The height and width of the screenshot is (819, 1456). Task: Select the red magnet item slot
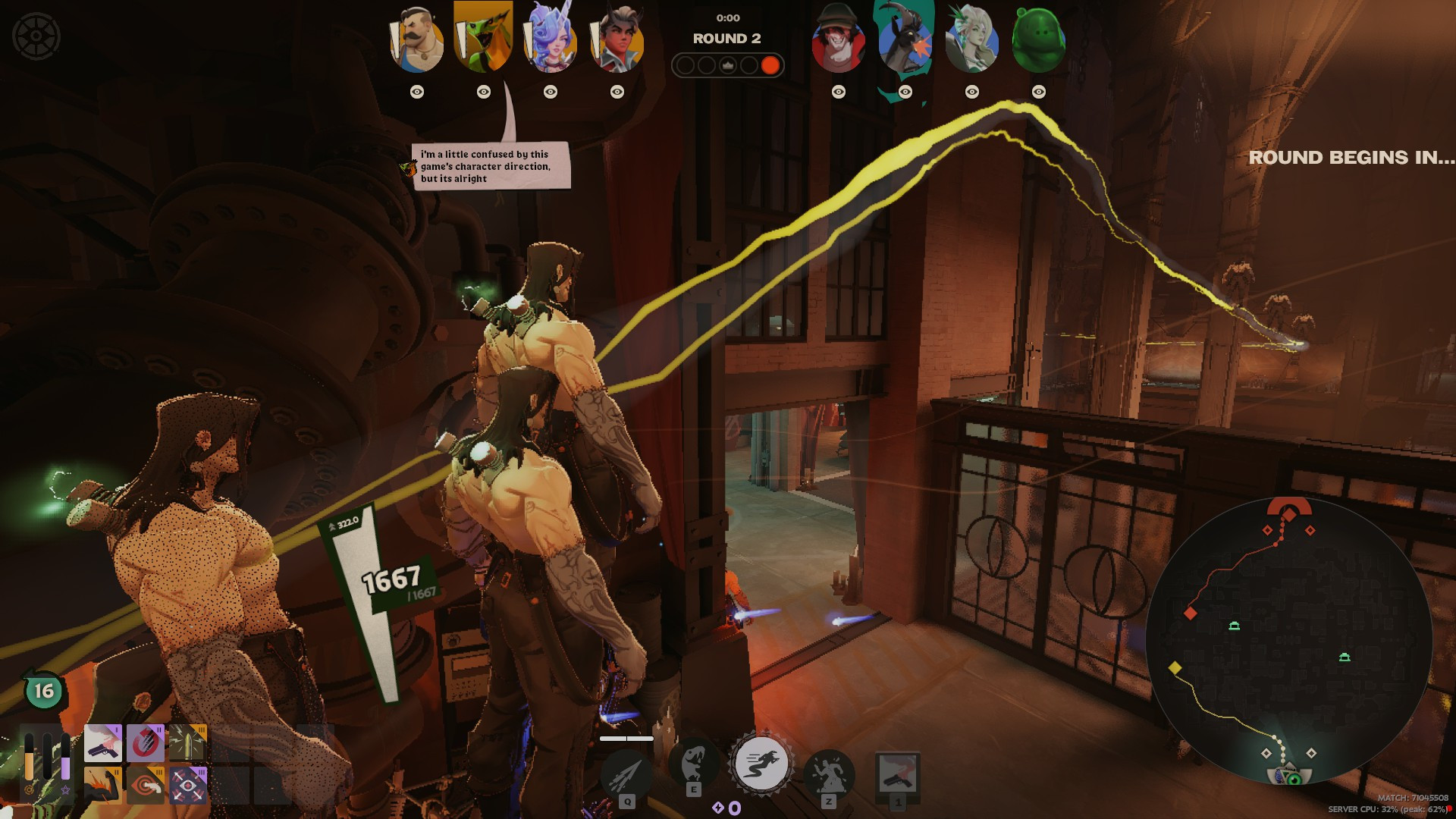pos(145,743)
